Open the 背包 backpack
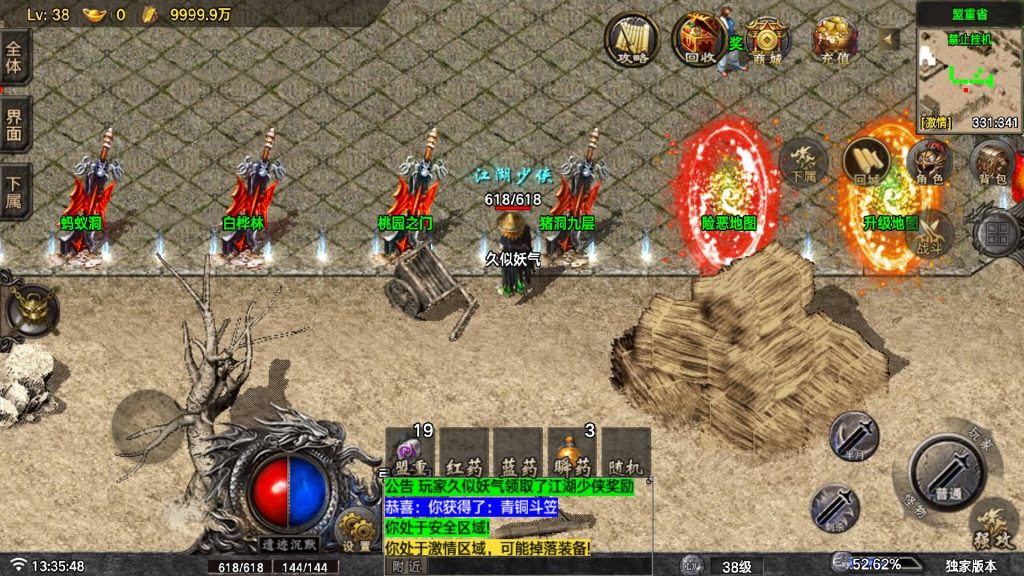1024x576 pixels. [x=992, y=161]
